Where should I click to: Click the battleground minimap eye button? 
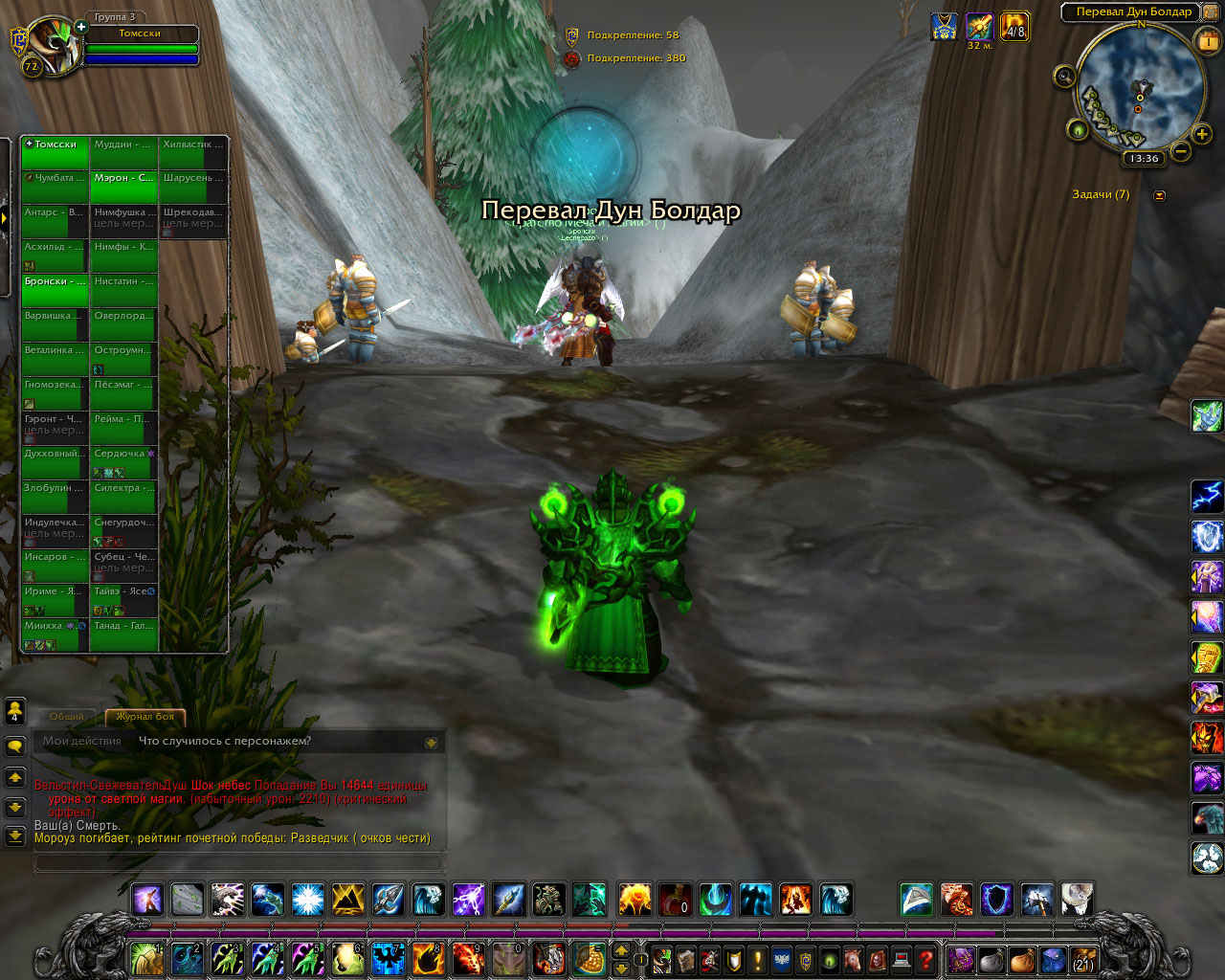(x=1078, y=130)
